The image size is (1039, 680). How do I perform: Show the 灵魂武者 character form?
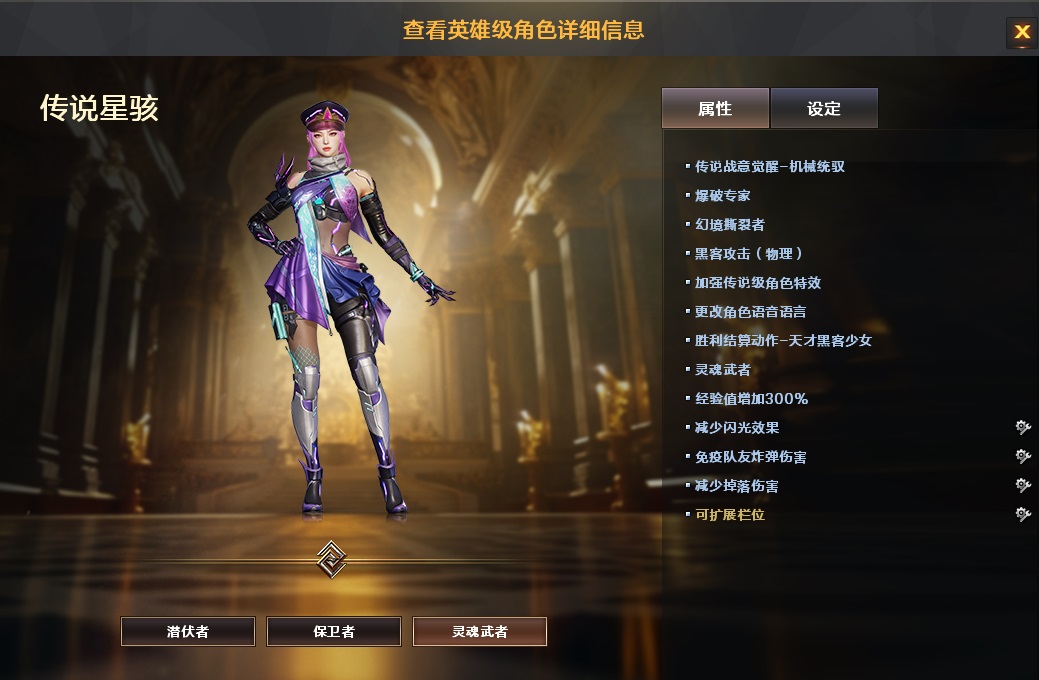[480, 632]
